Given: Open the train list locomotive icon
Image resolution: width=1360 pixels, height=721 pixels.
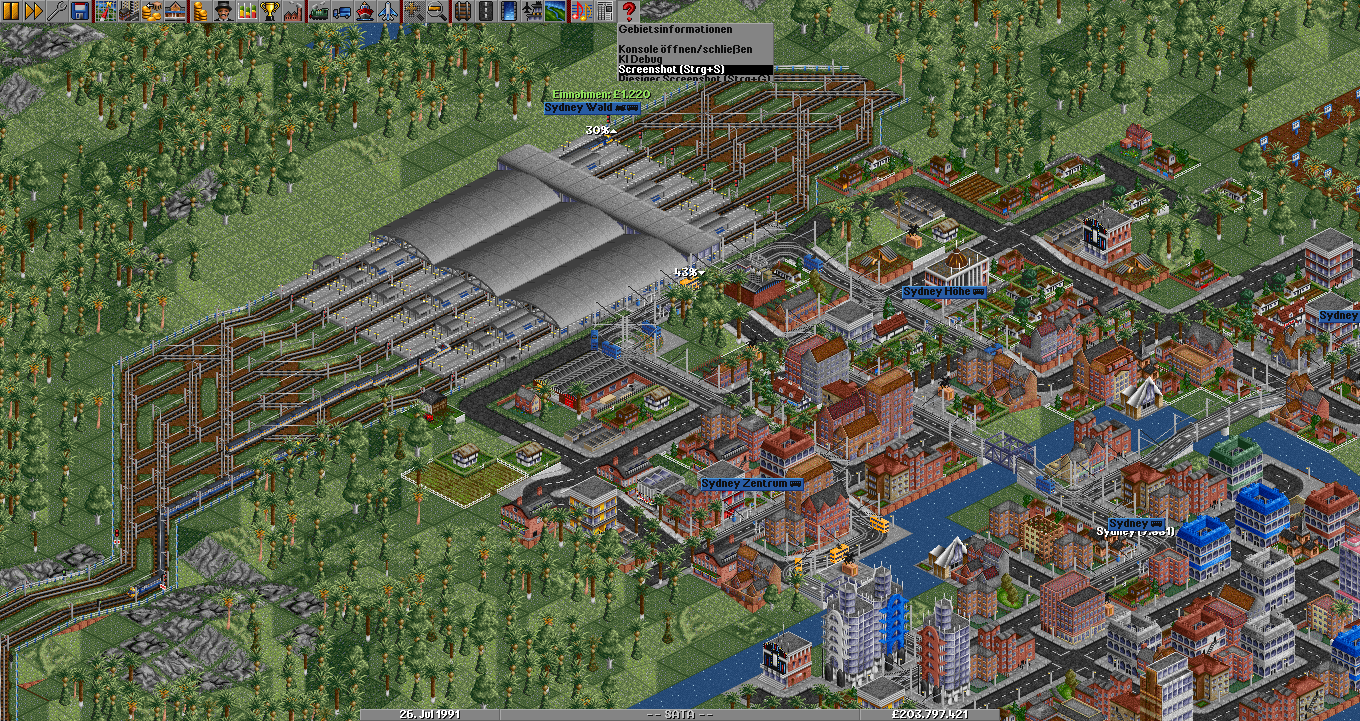Looking at the screenshot, I should 320,11.
